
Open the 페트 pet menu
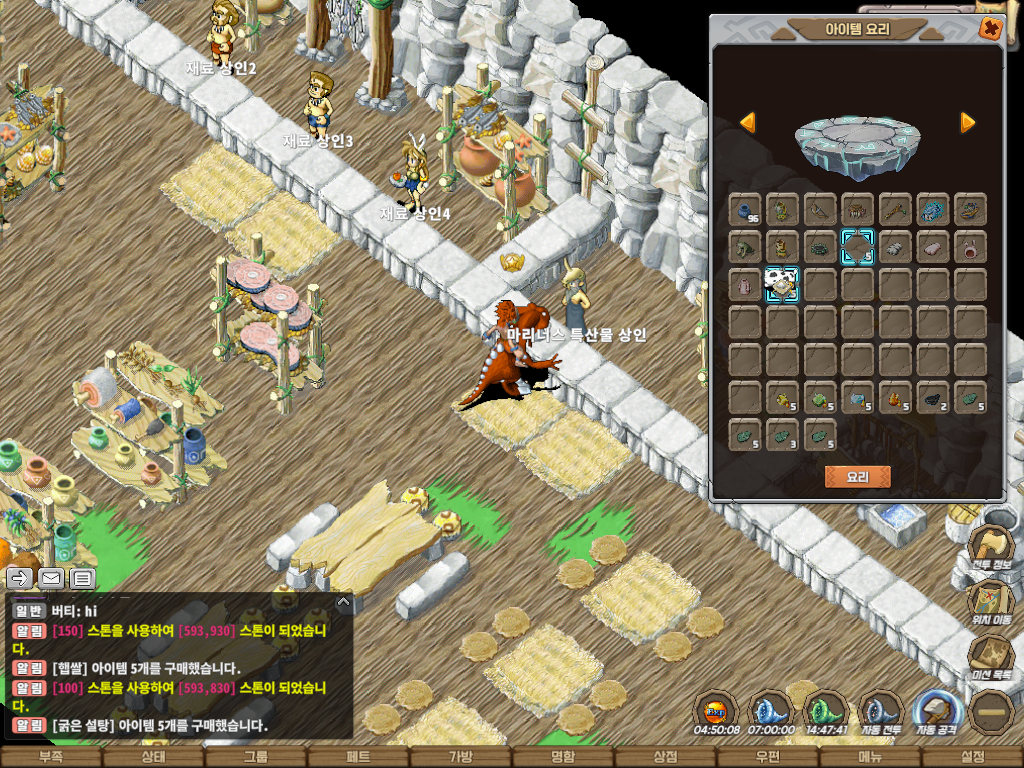point(357,757)
